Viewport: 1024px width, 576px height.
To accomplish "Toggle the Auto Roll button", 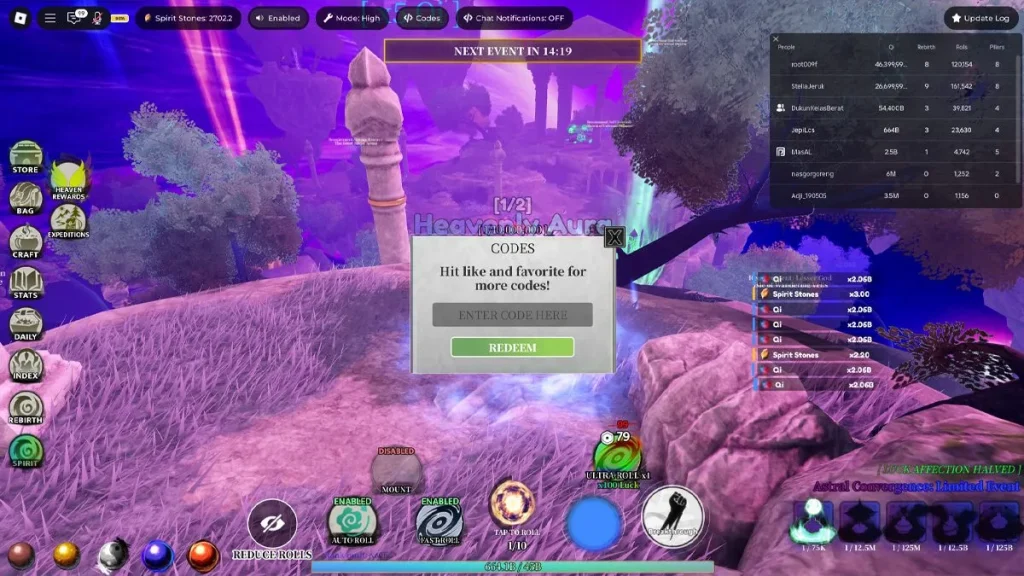I will [352, 521].
